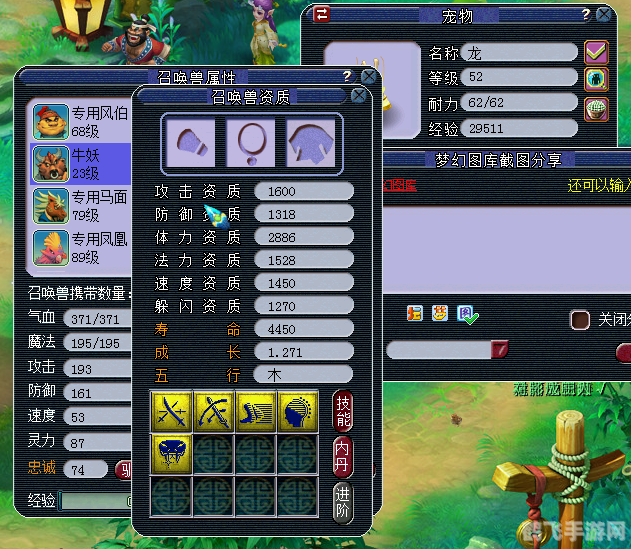631x549 pixels.
Task: Select the bow and arrow skill icon
Action: click(x=213, y=410)
